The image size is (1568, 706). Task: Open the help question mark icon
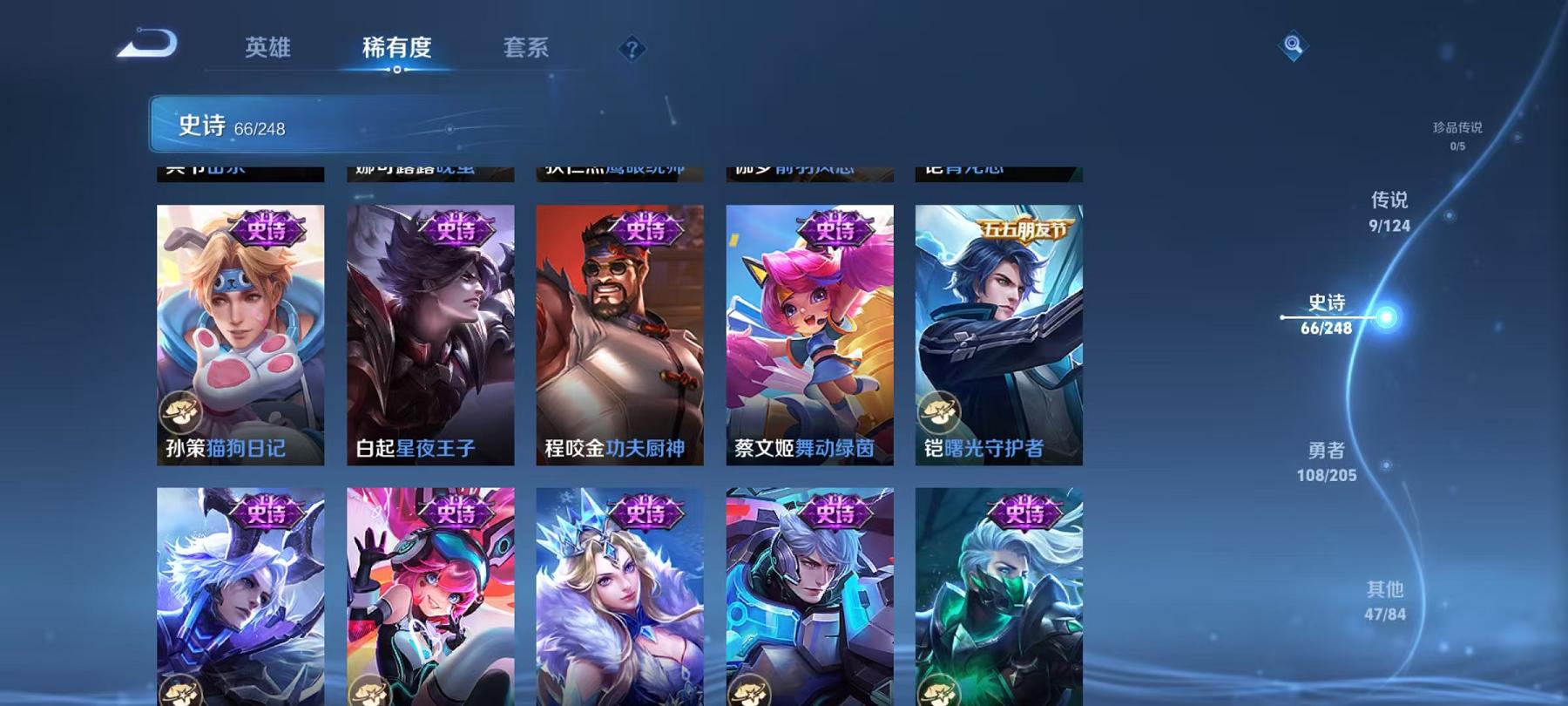pyautogui.click(x=632, y=50)
